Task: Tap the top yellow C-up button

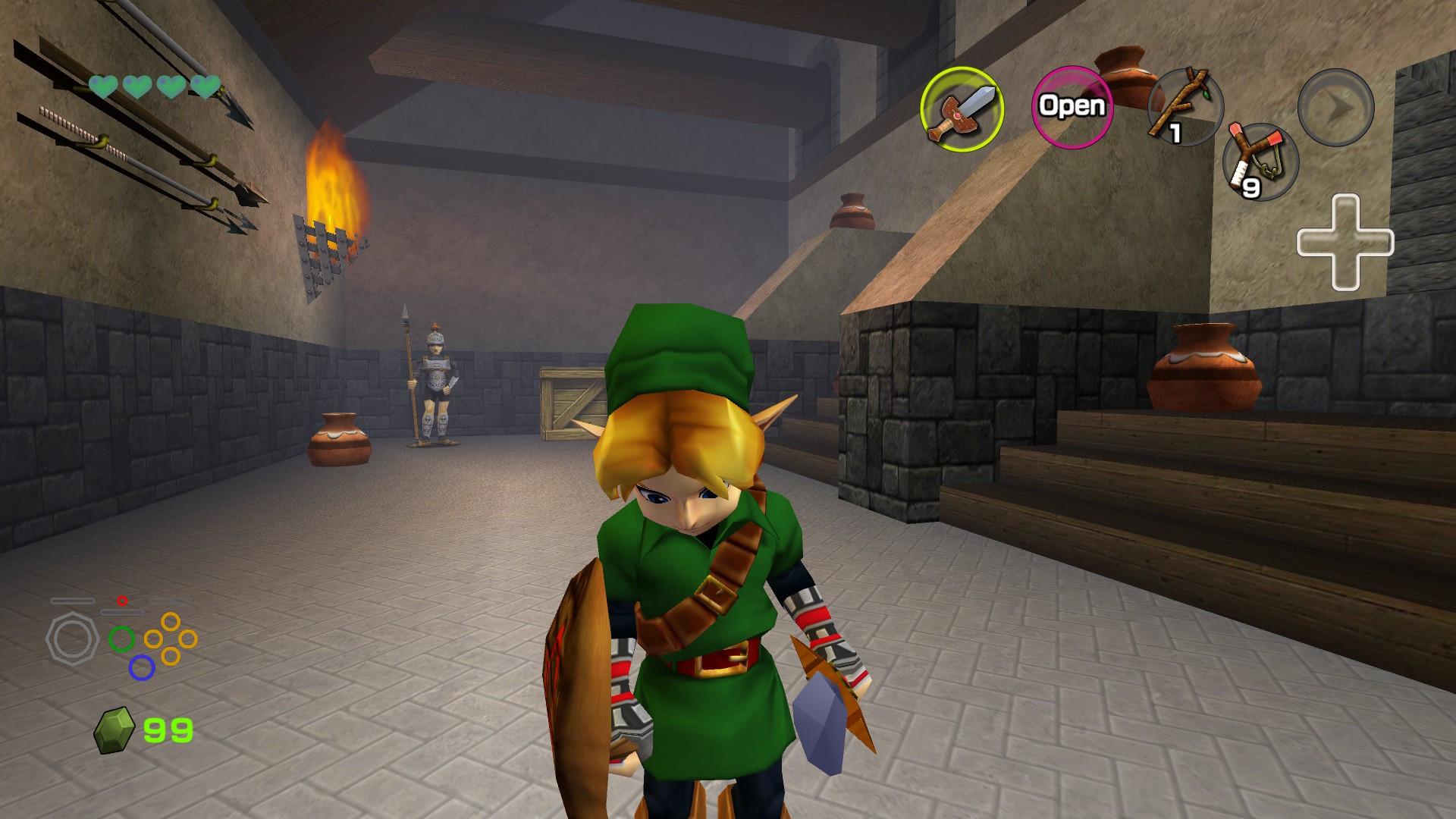Action: coord(171,621)
